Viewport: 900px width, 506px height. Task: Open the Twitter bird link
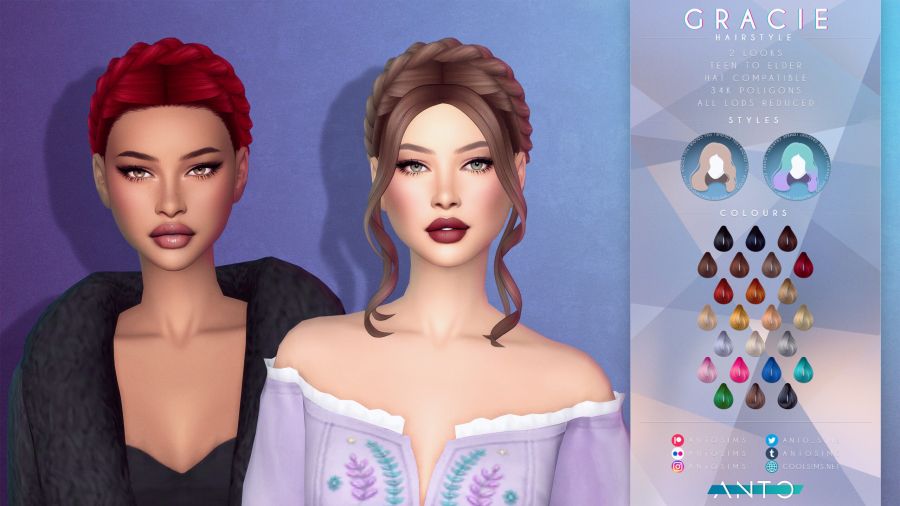pos(772,439)
